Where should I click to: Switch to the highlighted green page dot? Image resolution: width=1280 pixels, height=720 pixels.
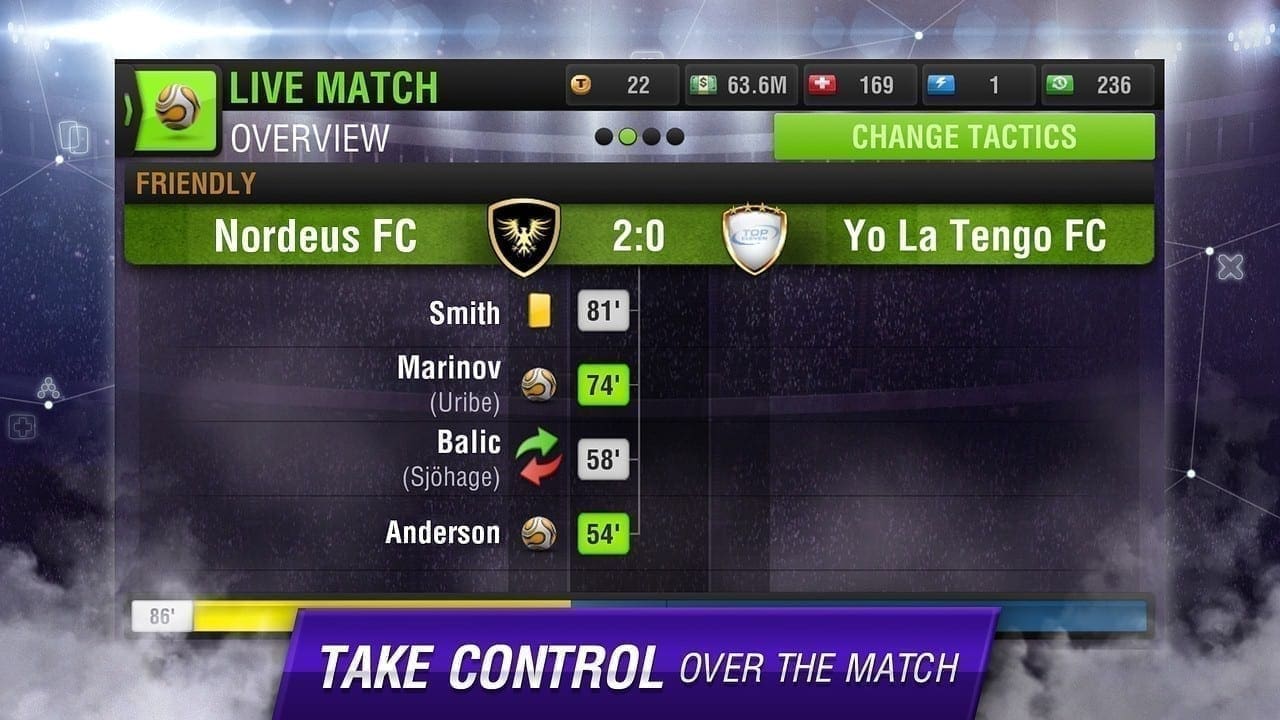tap(628, 137)
